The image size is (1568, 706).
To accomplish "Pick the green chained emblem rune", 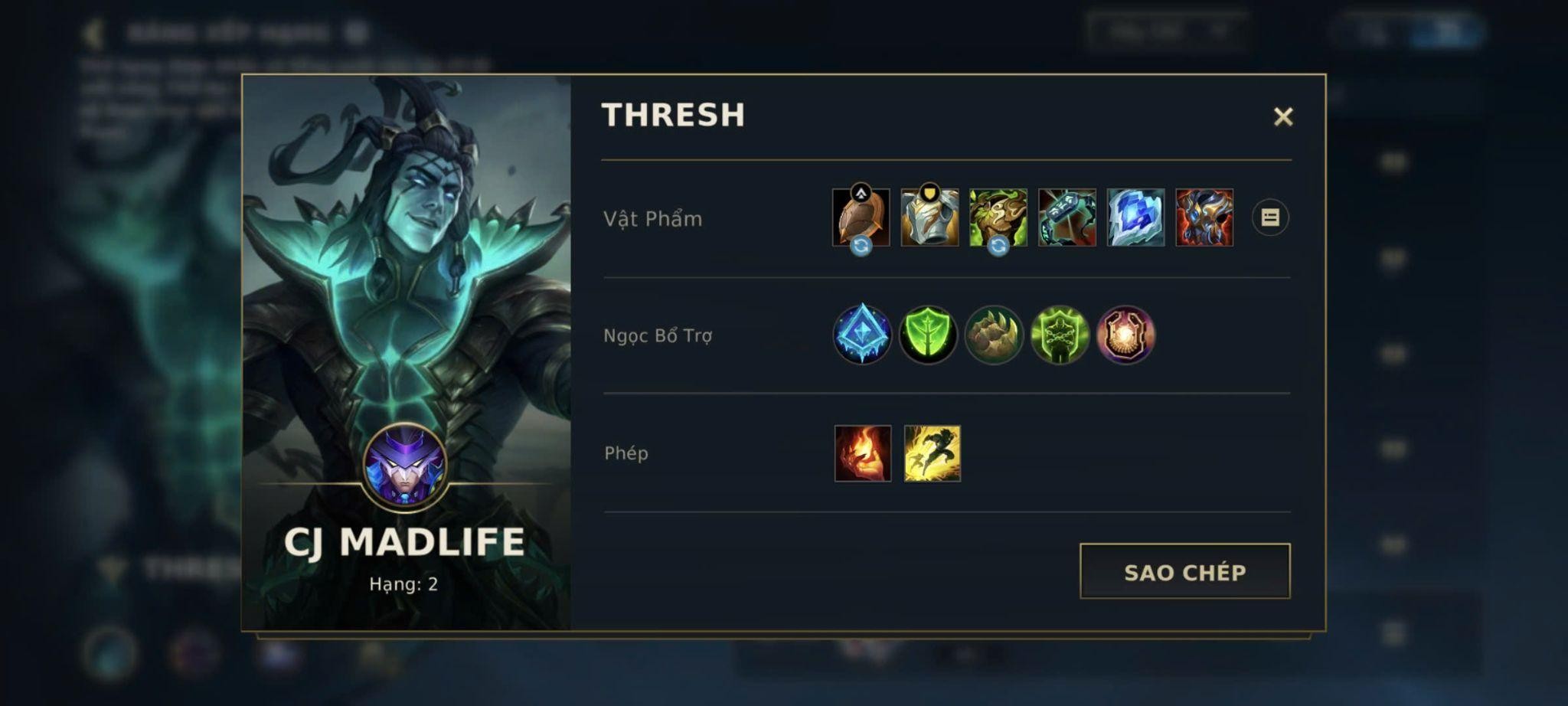I will 1060,335.
